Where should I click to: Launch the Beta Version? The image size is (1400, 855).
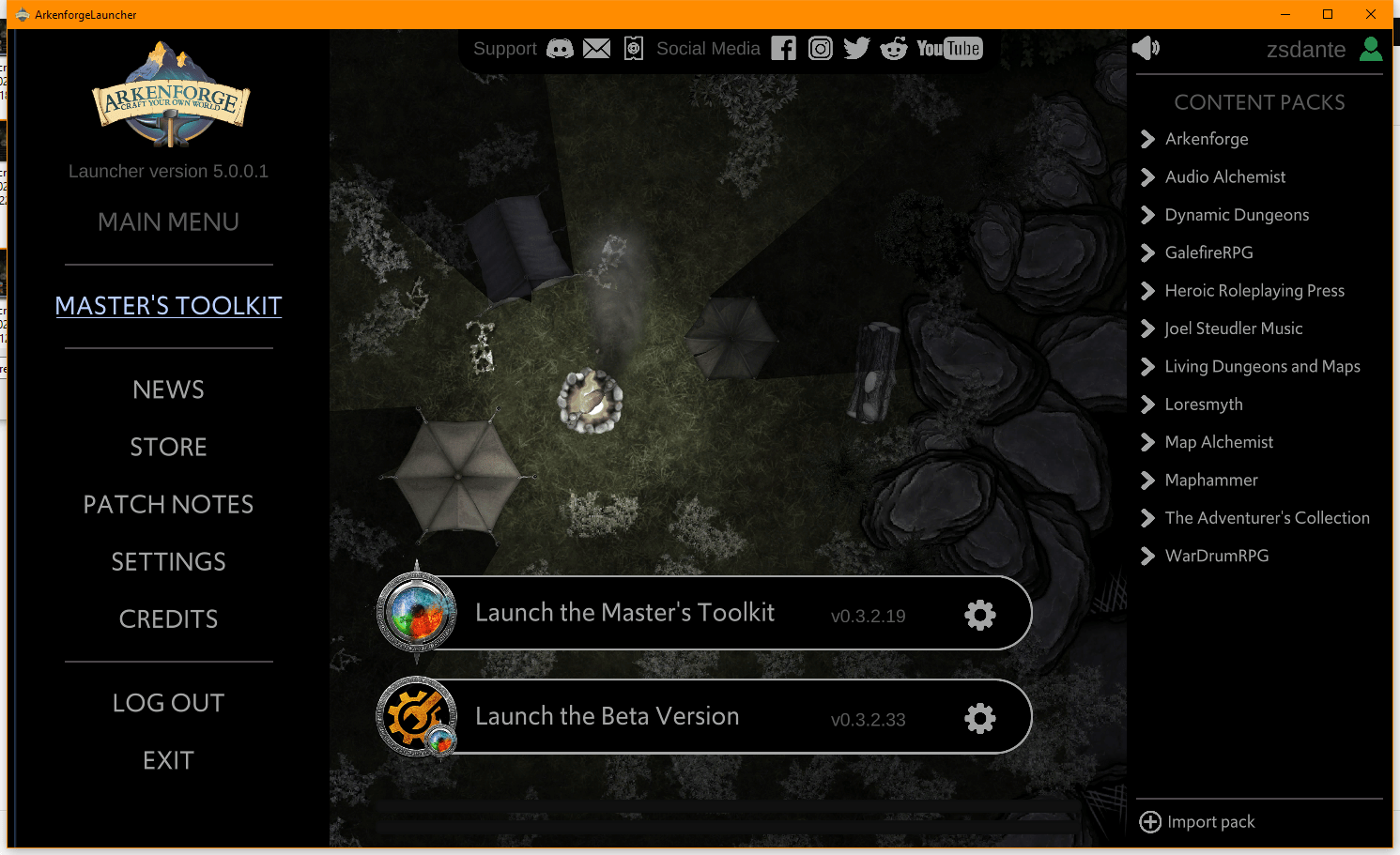607,716
